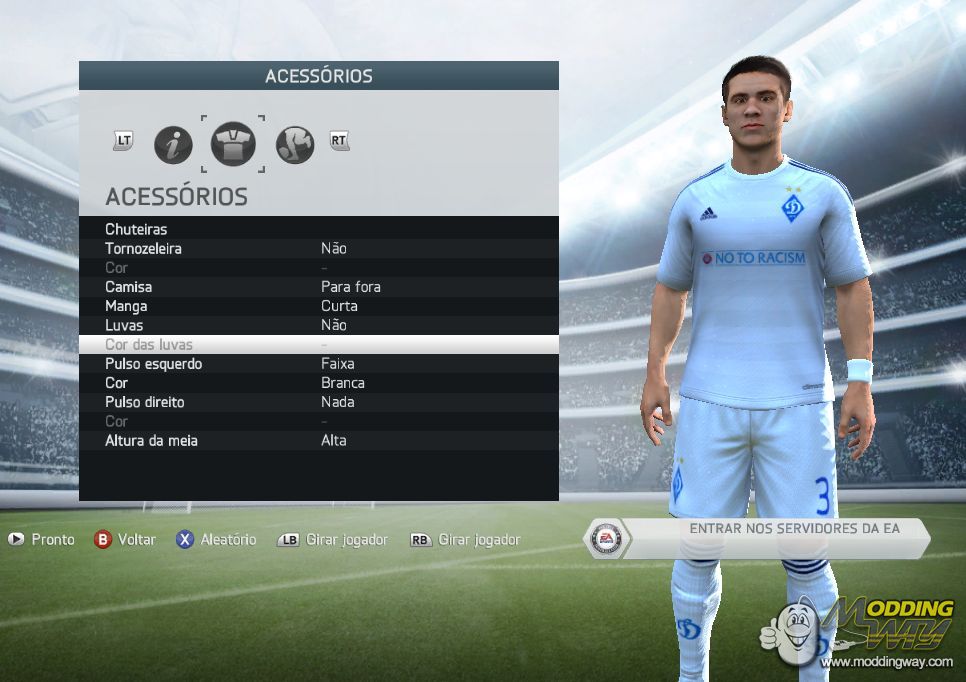Select the shirt accessories tab
966x682 pixels.
[233, 145]
